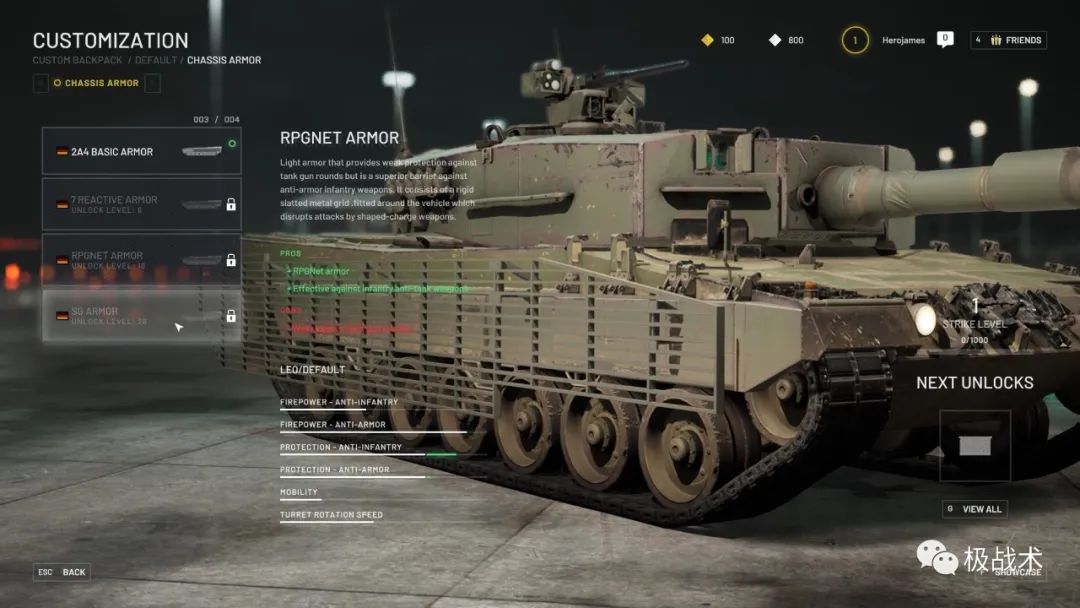Click the level 1 rank badge

855,40
